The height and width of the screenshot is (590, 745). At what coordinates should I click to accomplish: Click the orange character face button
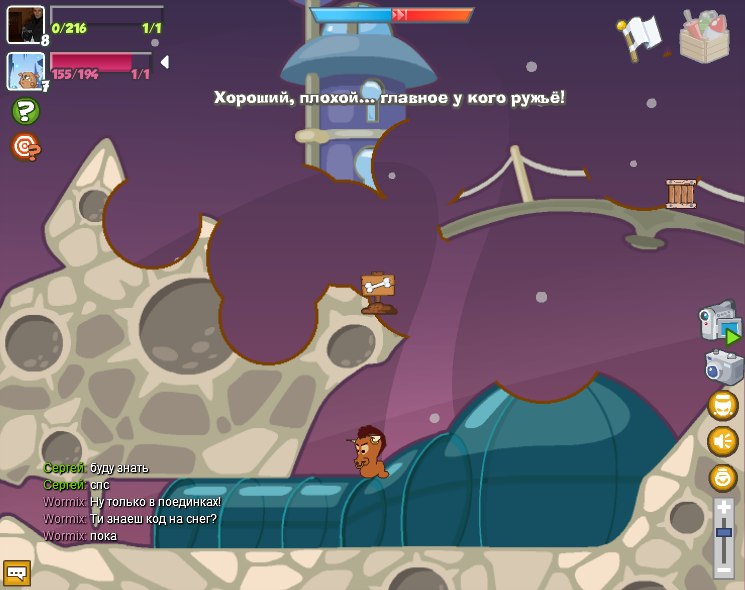[723, 405]
